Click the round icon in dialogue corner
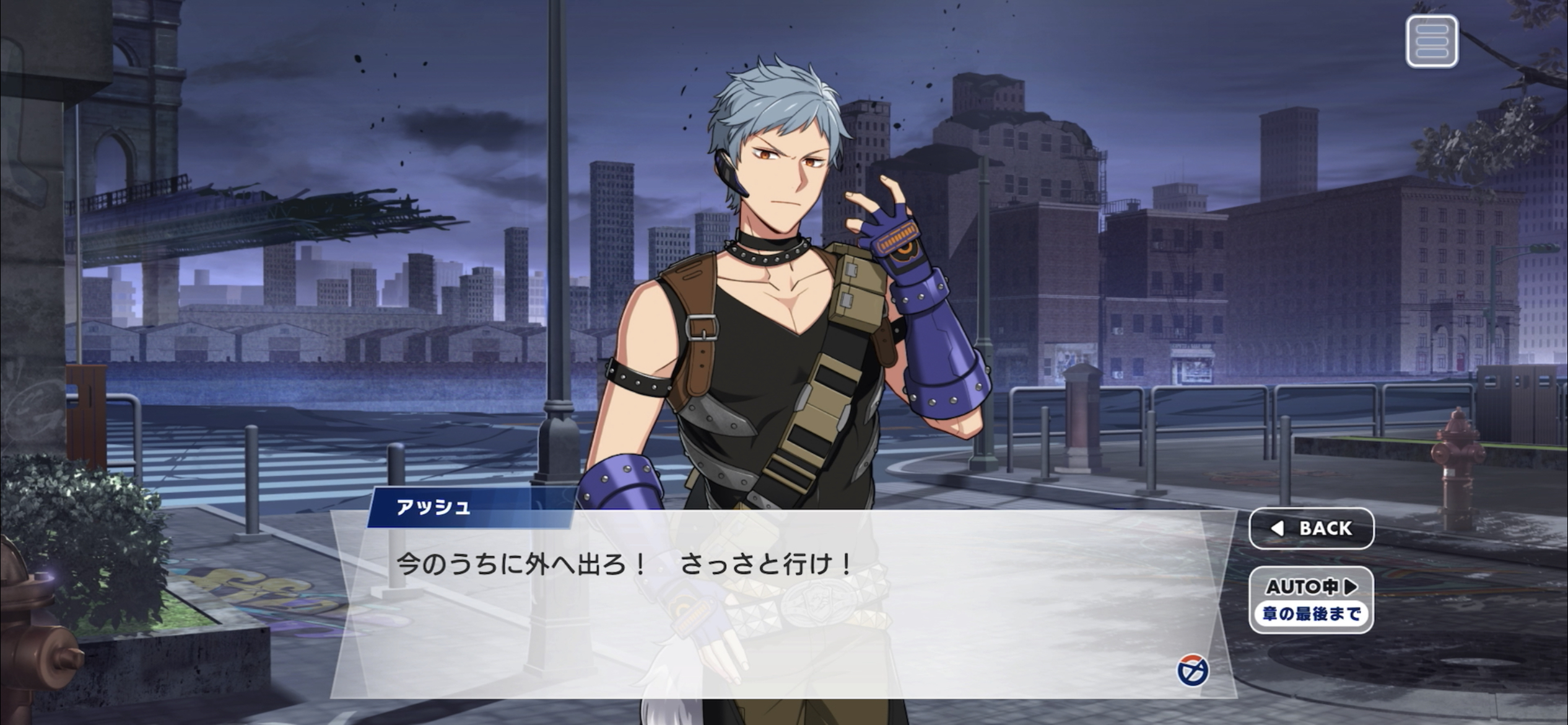The image size is (1568, 725). coord(1192,670)
